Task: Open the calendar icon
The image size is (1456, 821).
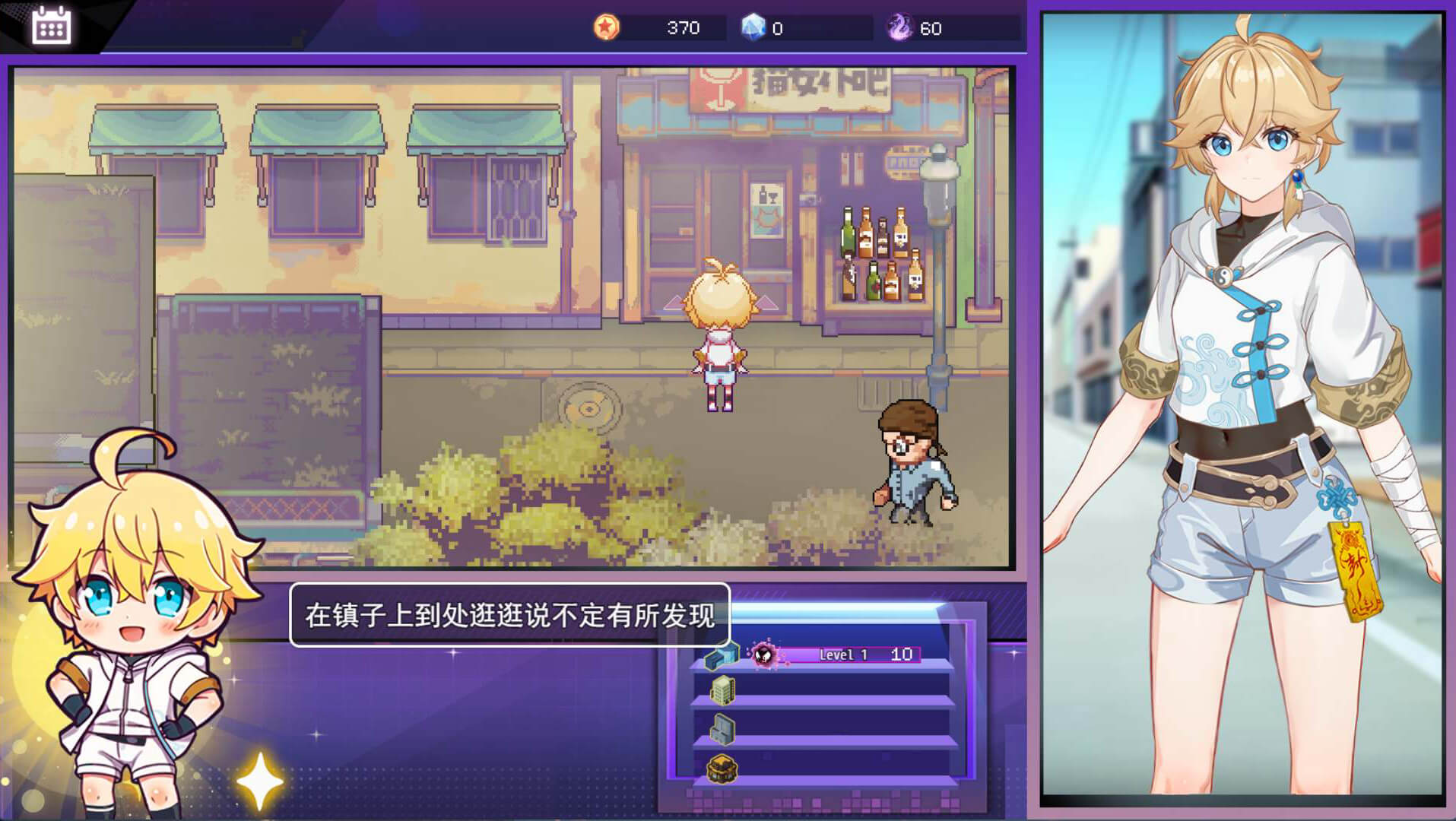Action: point(52,26)
